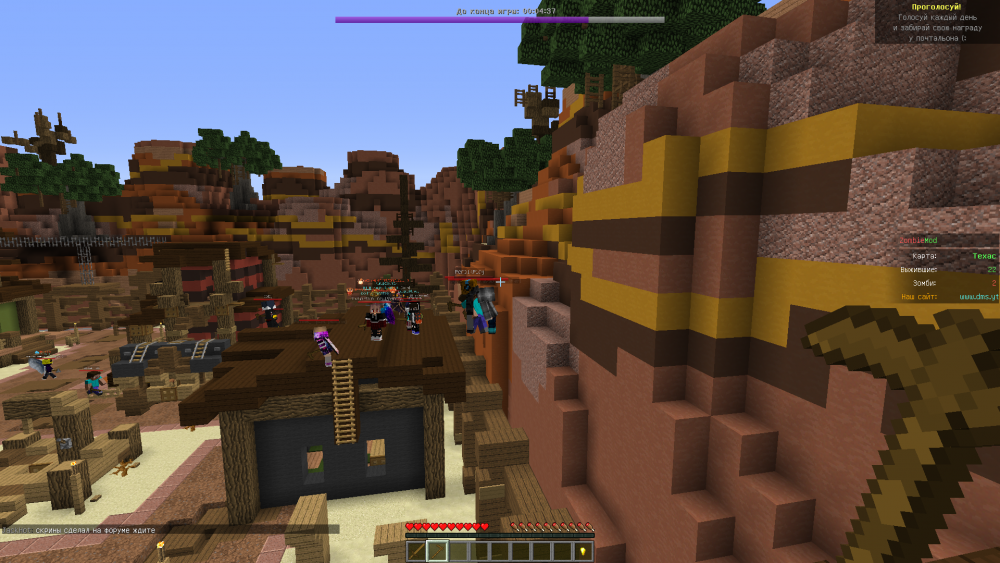Select the wooden pickaxe hotbar slot
This screenshot has height=563, width=1000.
(x=436, y=551)
